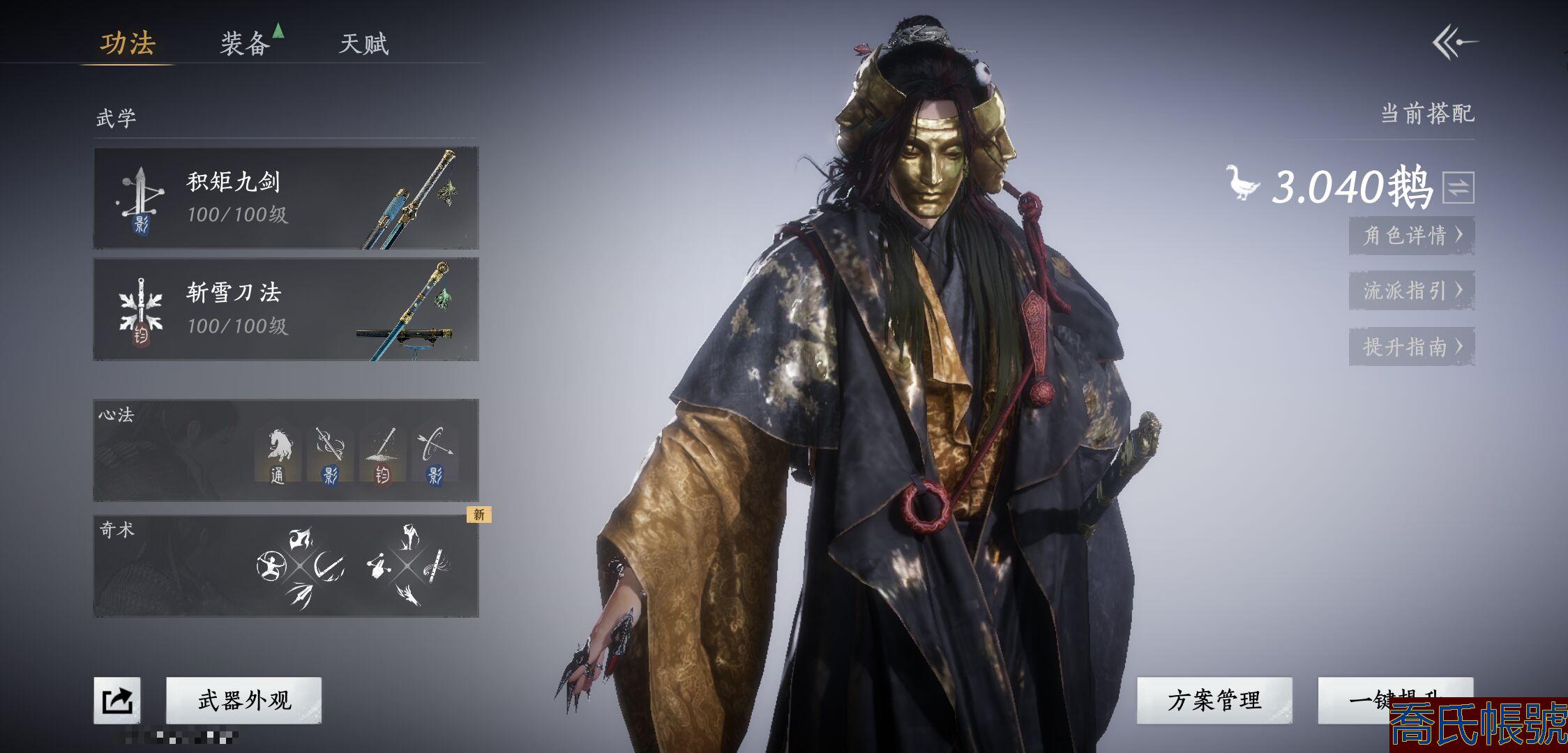Open the 心法 panel
1568x753 pixels.
[174, 450]
